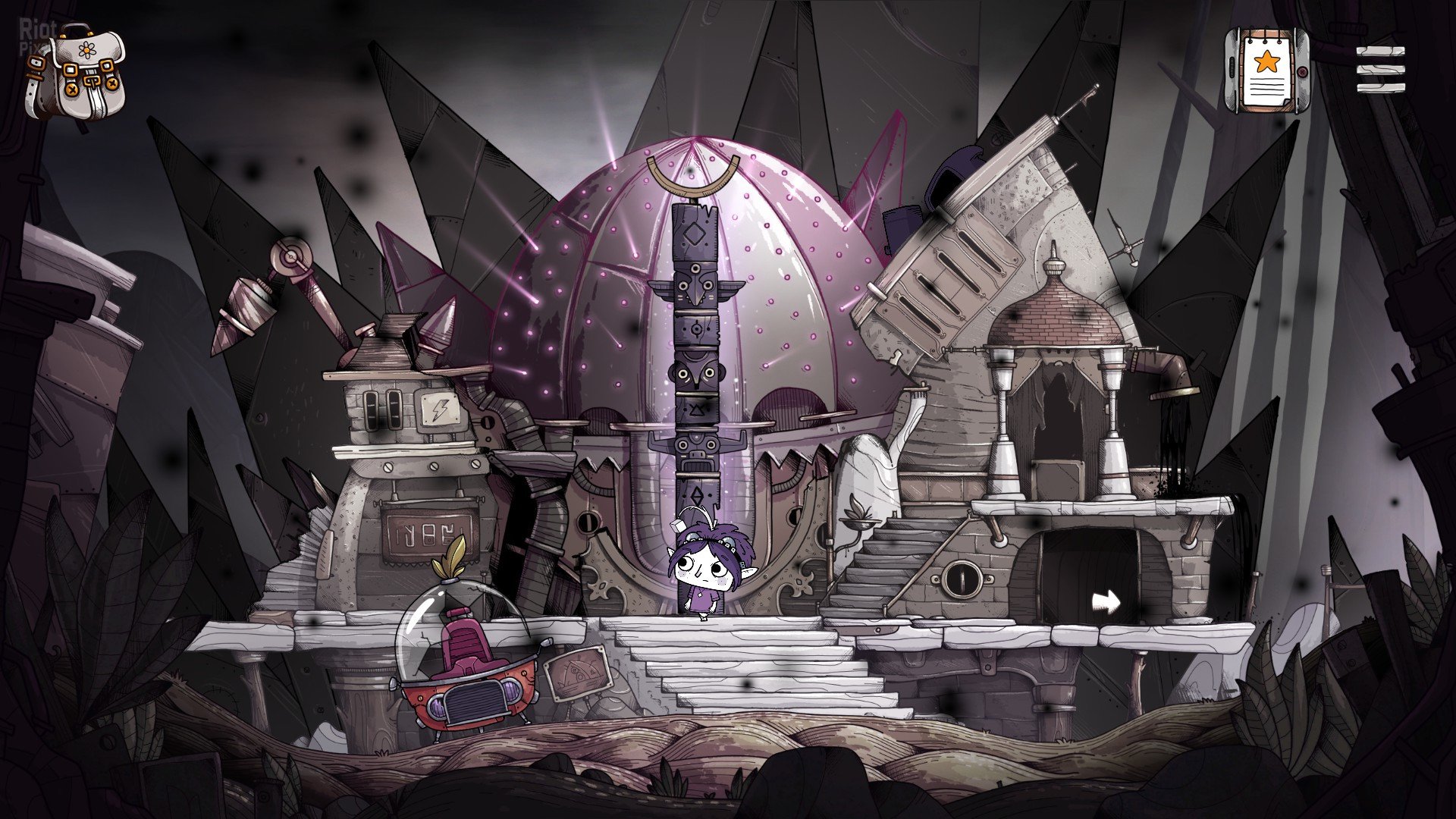Open the star notebook journal
This screenshot has height=819, width=1456.
(x=1266, y=71)
